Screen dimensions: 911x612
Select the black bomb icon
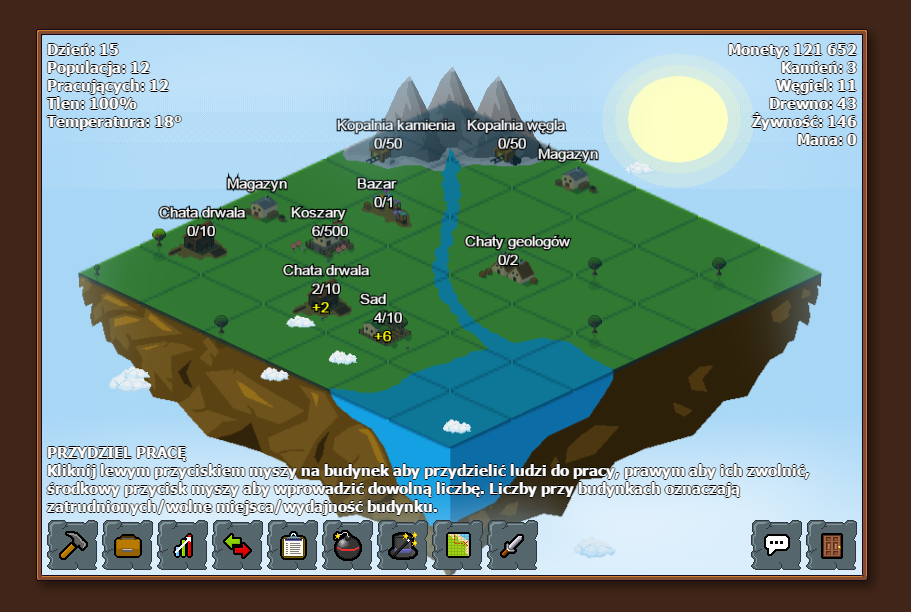tap(348, 545)
